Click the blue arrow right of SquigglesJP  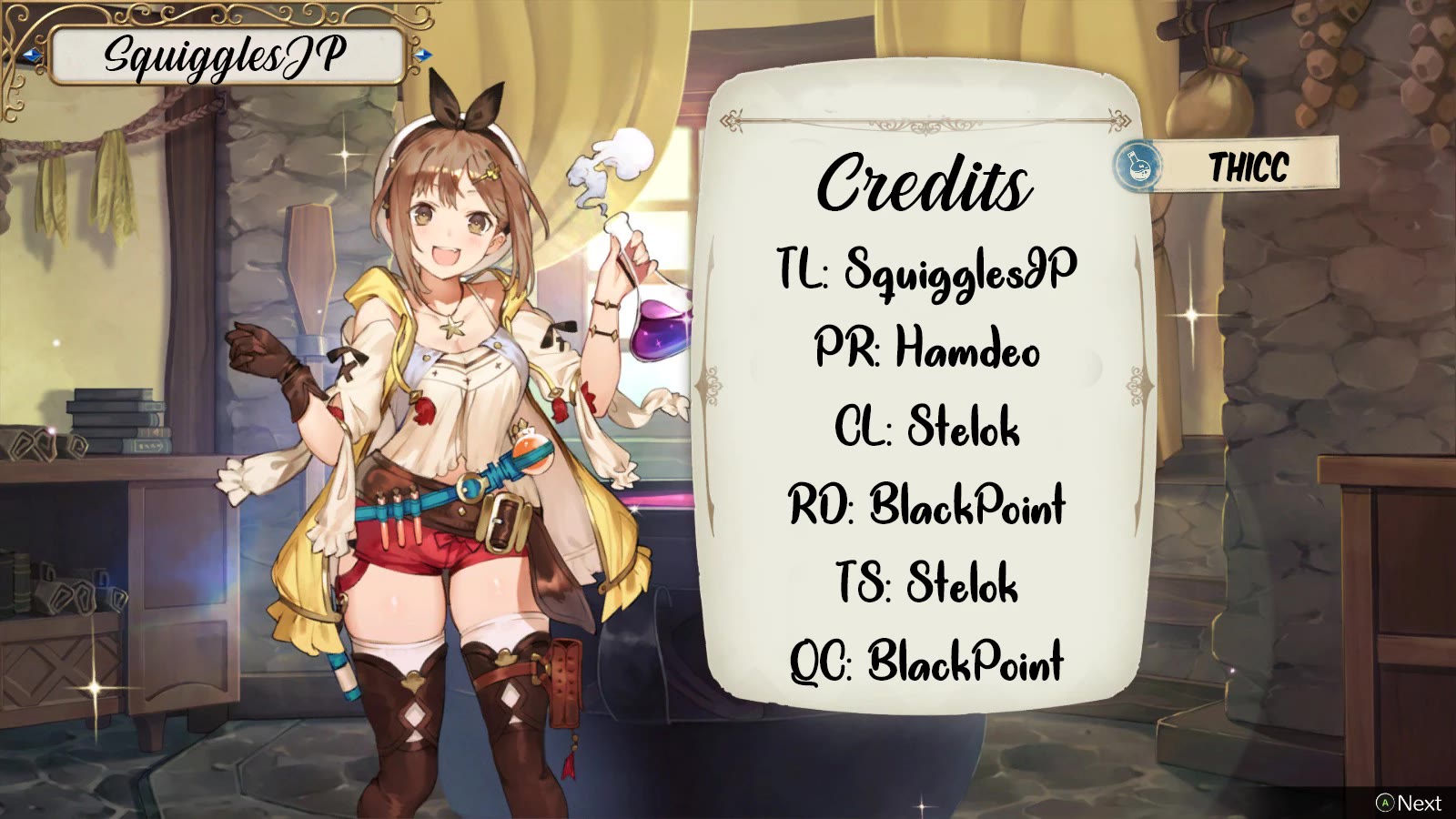[420, 56]
